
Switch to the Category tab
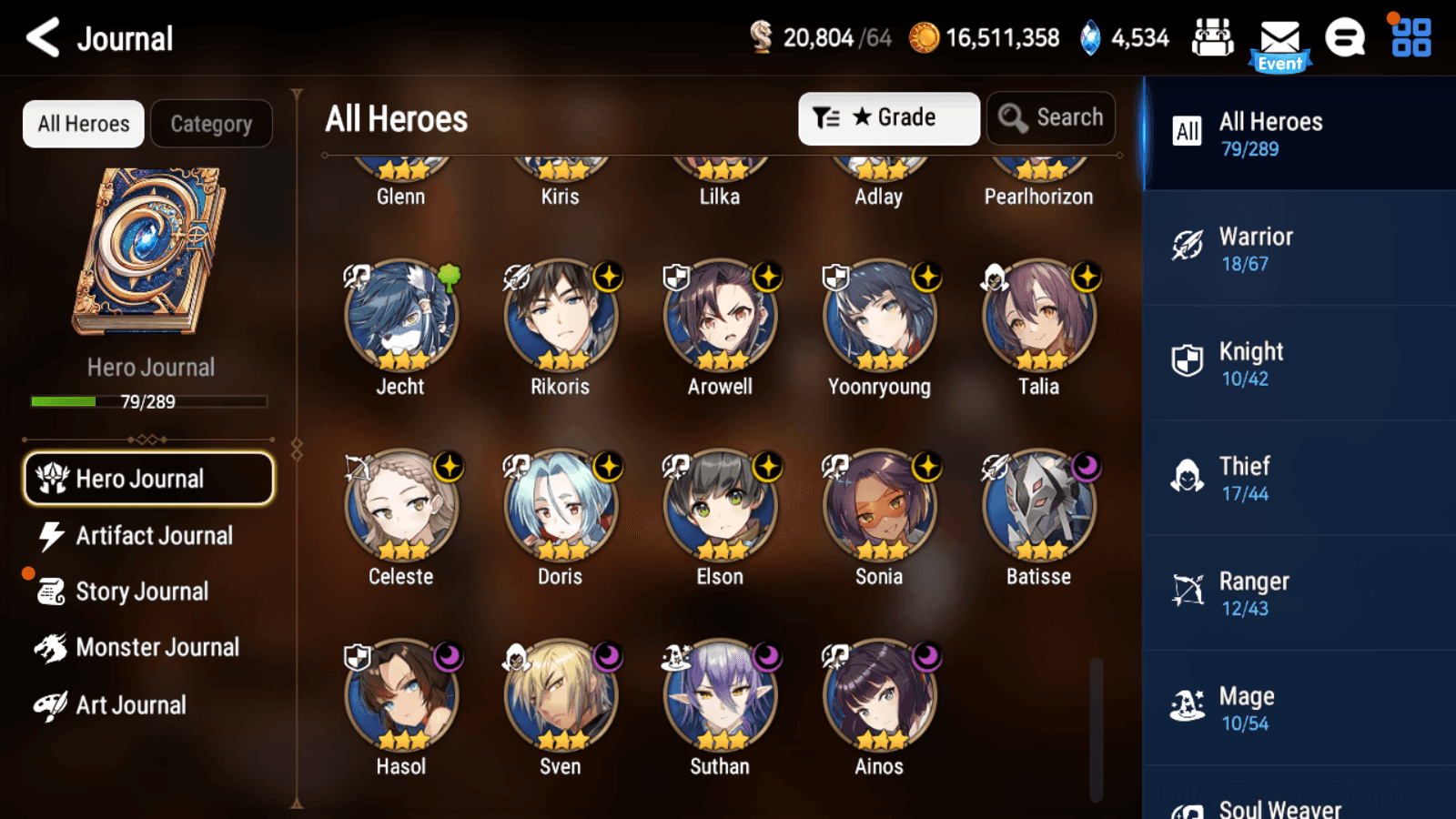(211, 124)
